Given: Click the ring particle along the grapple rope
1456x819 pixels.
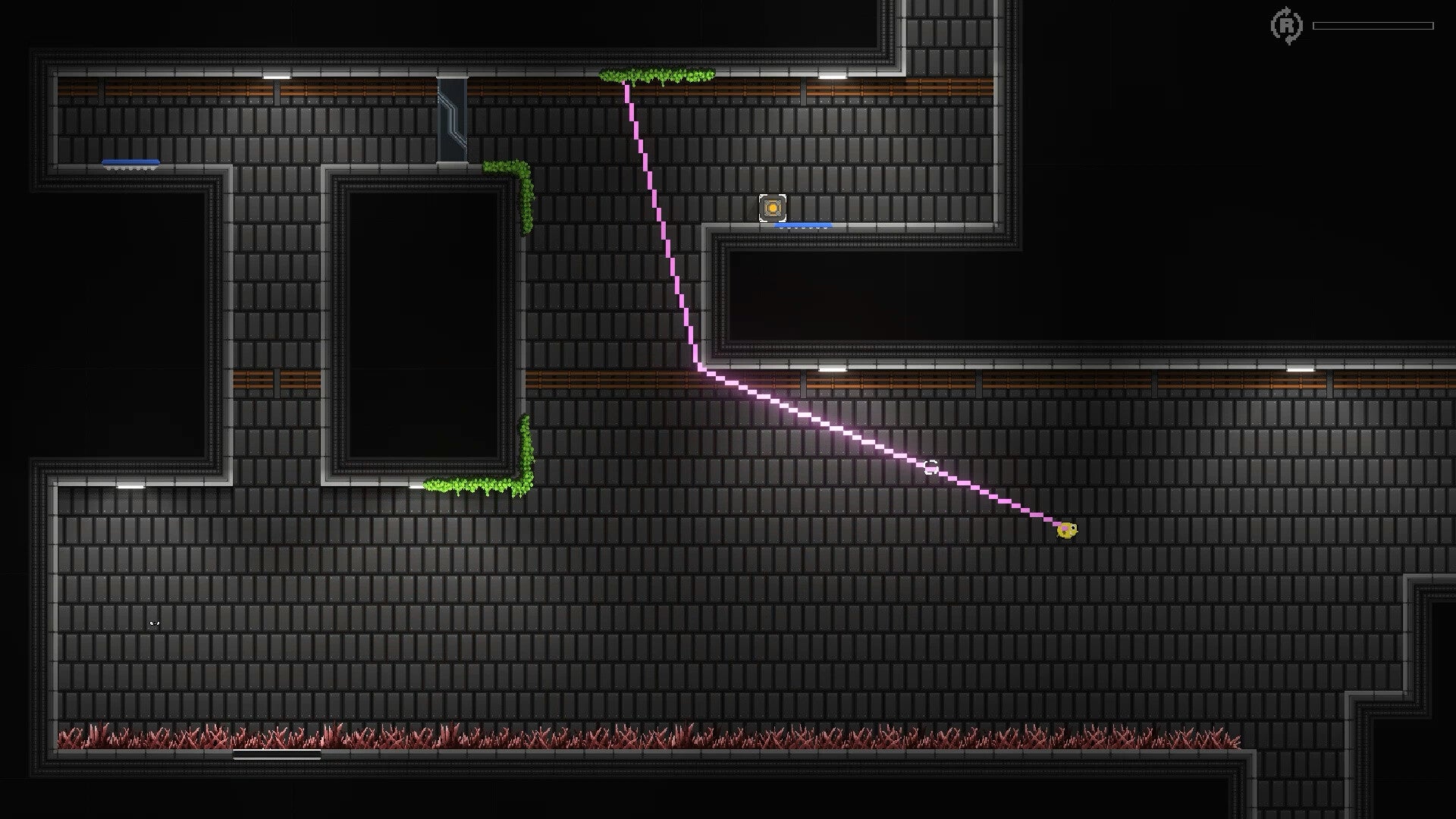Looking at the screenshot, I should click(x=931, y=468).
